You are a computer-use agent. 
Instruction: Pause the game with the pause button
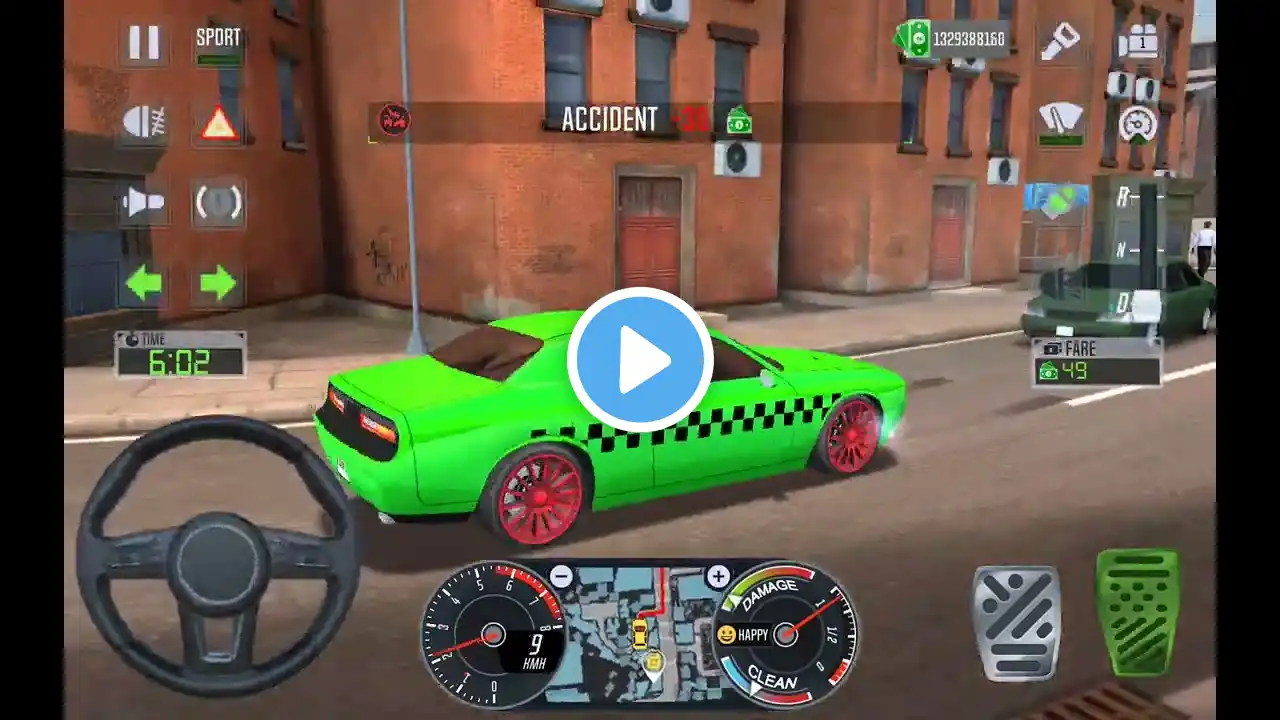144,43
